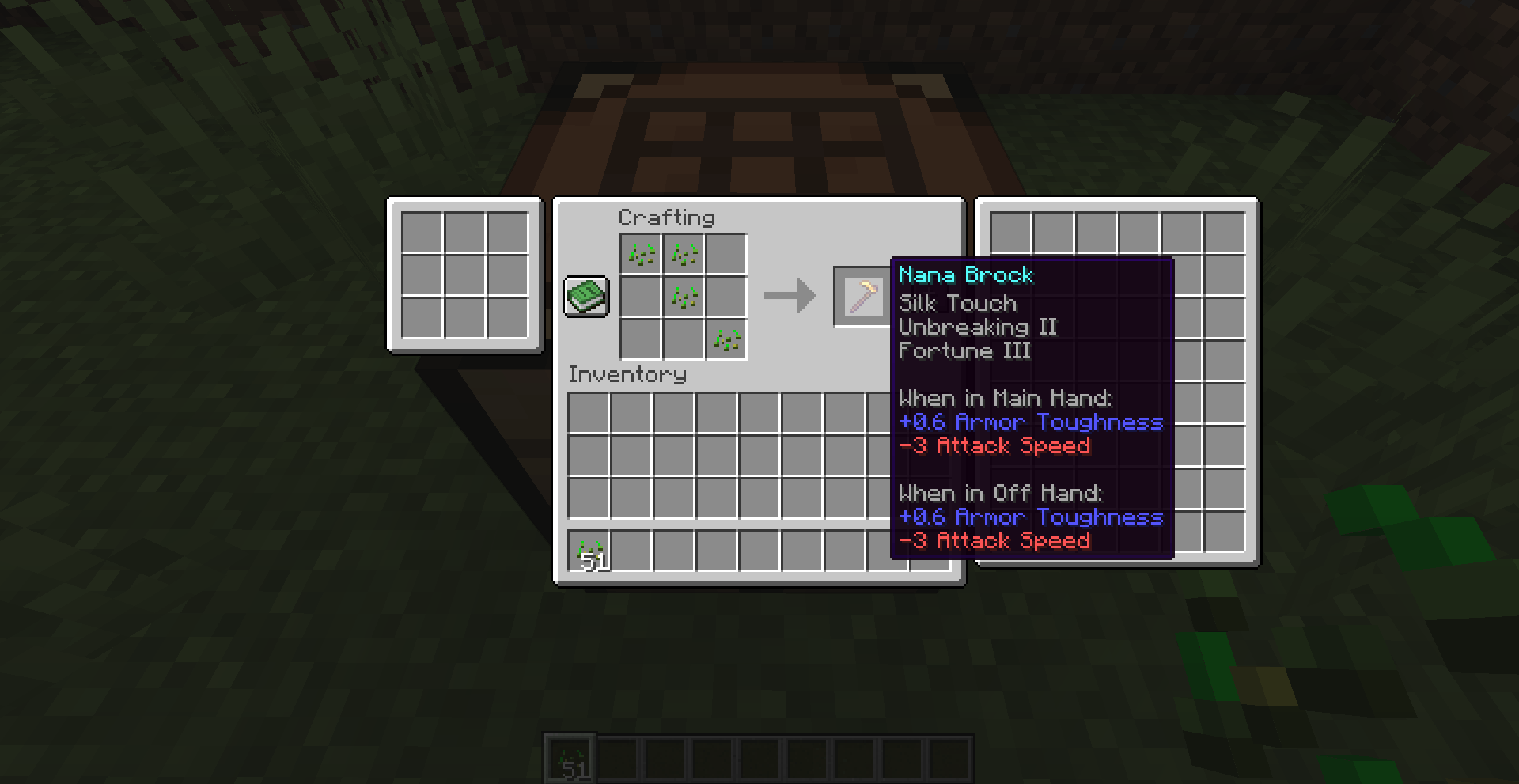Select the wheat seeds in top-left crafting slot
This screenshot has width=1519, height=784.
click(639, 253)
